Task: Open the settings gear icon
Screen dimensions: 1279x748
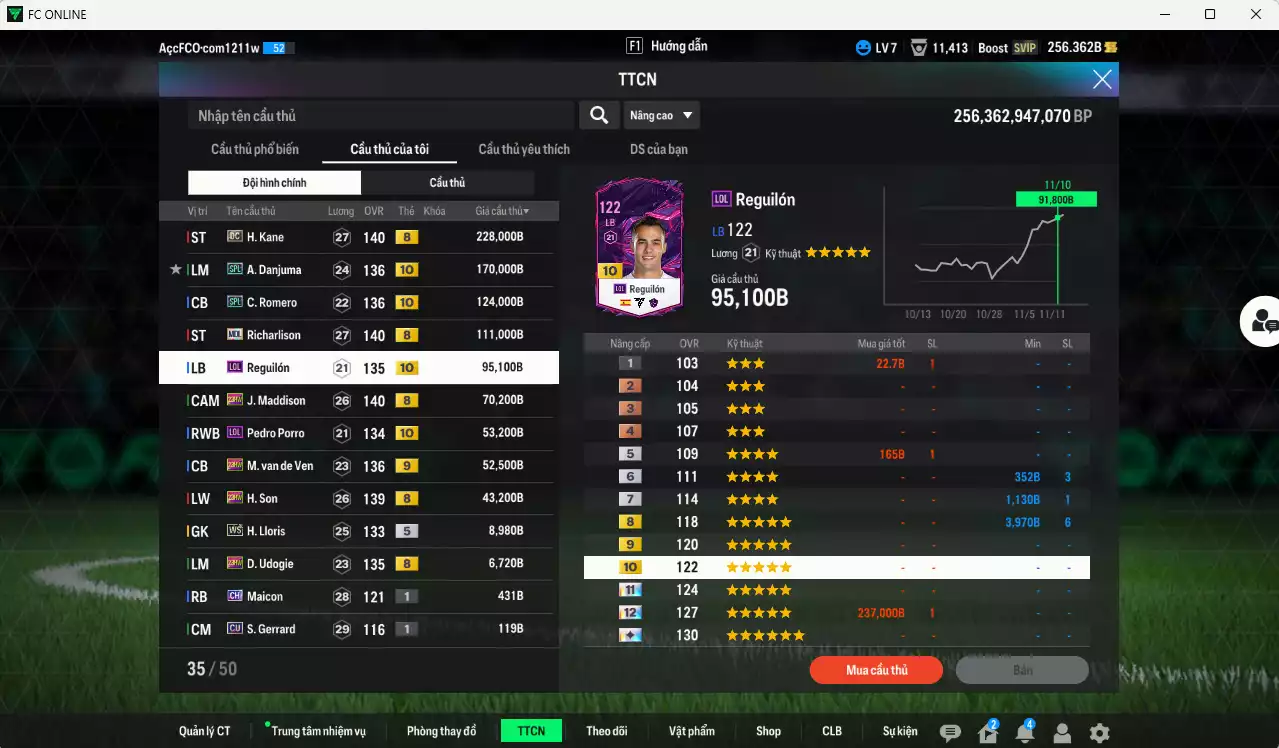Action: point(1099,733)
